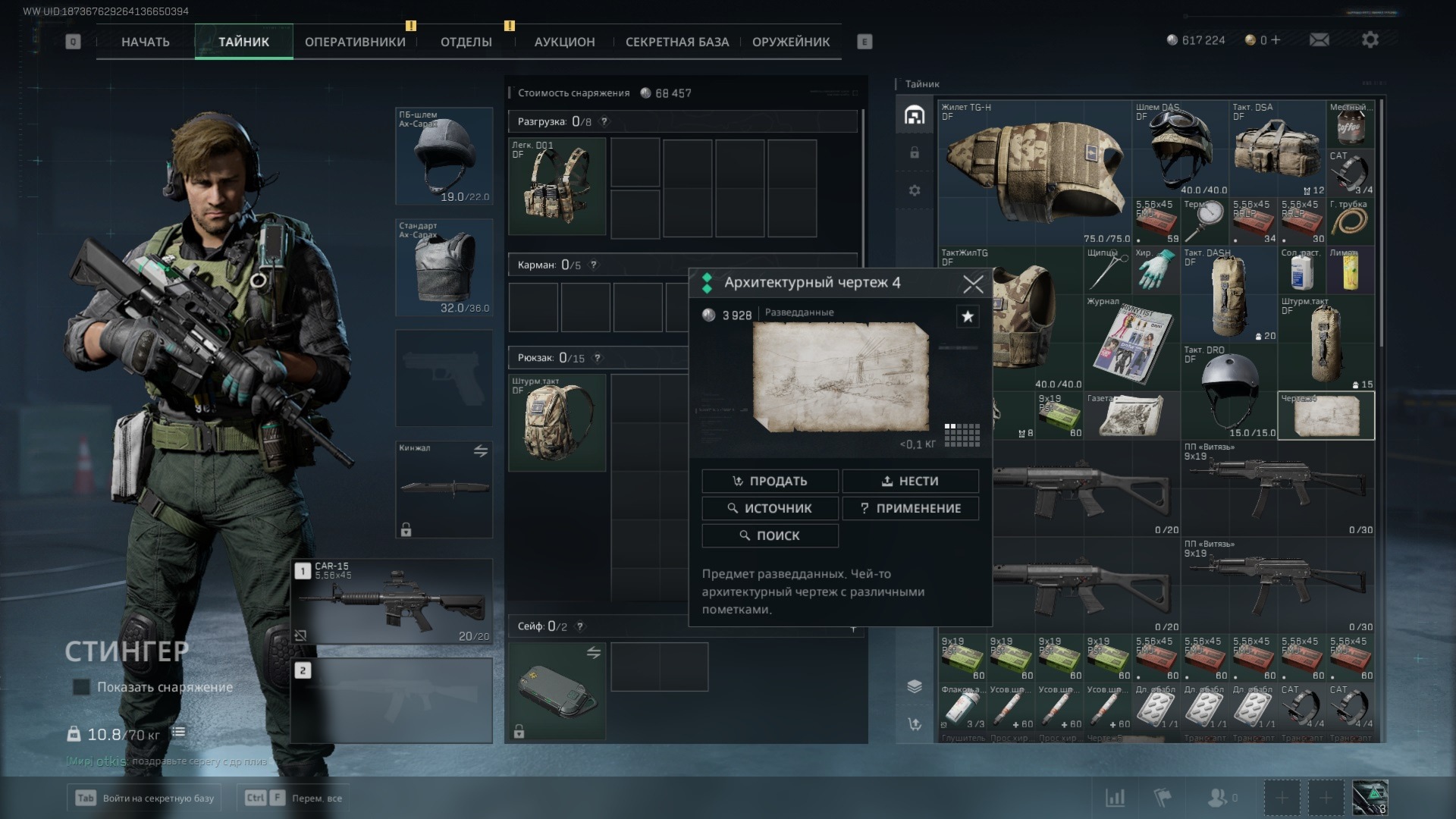This screenshot has height=819, width=1456.
Task: Select the ПБ-шлем helmet slot
Action: pyautogui.click(x=444, y=156)
